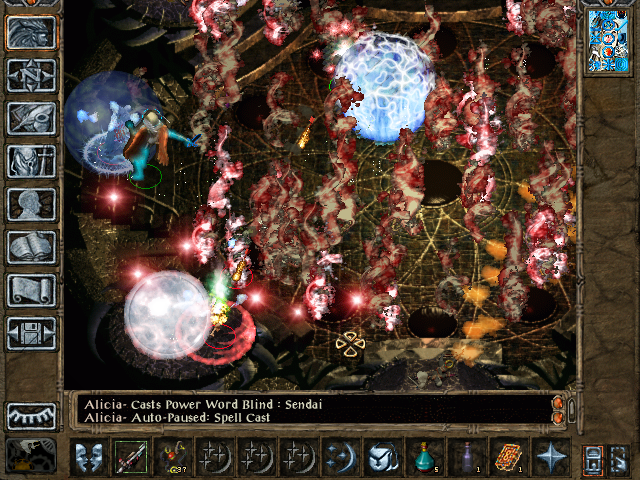Click the game clock at bottom left
640x480 pixels.
[31, 456]
